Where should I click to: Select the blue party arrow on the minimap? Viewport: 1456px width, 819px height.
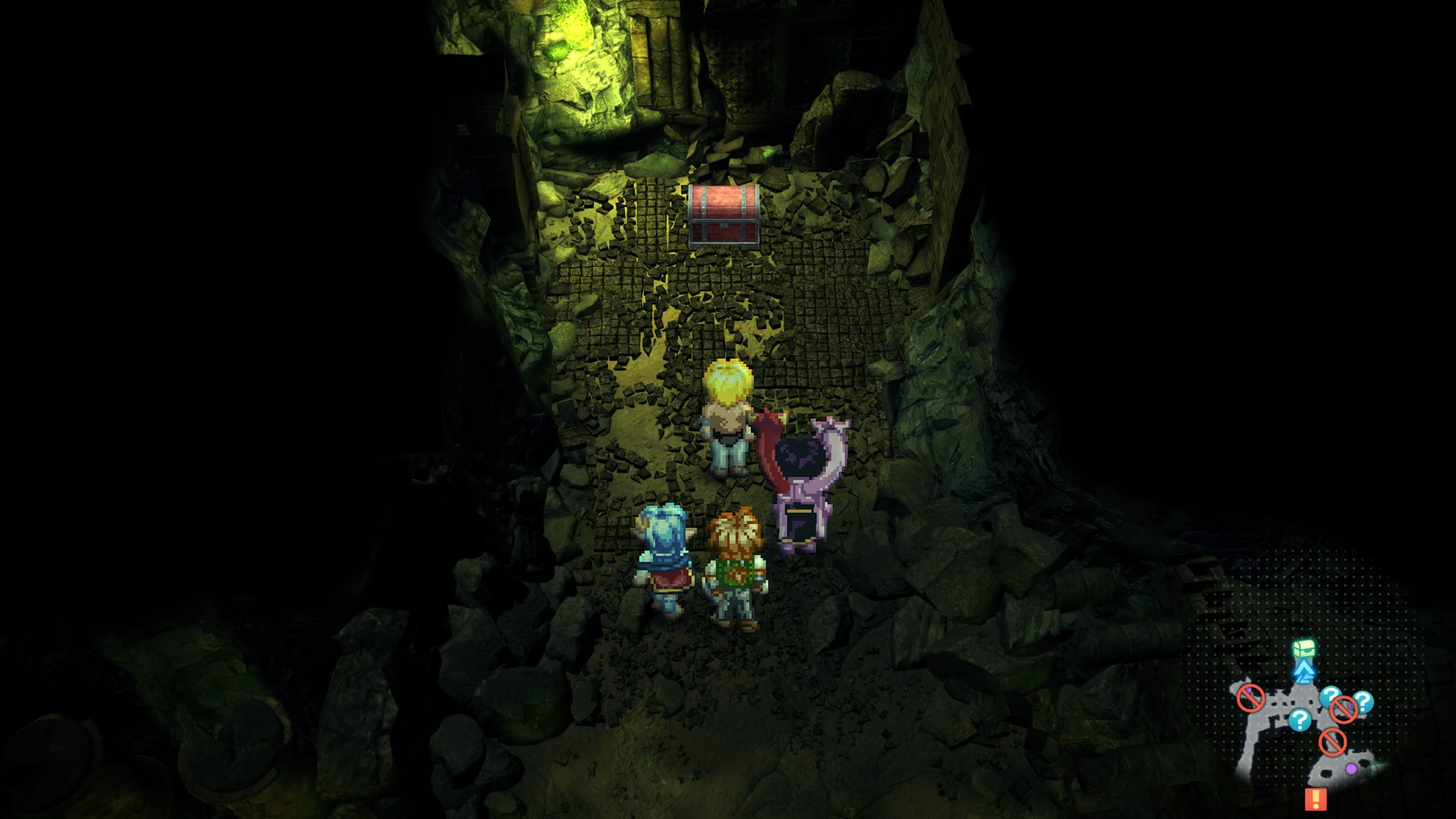1302,672
